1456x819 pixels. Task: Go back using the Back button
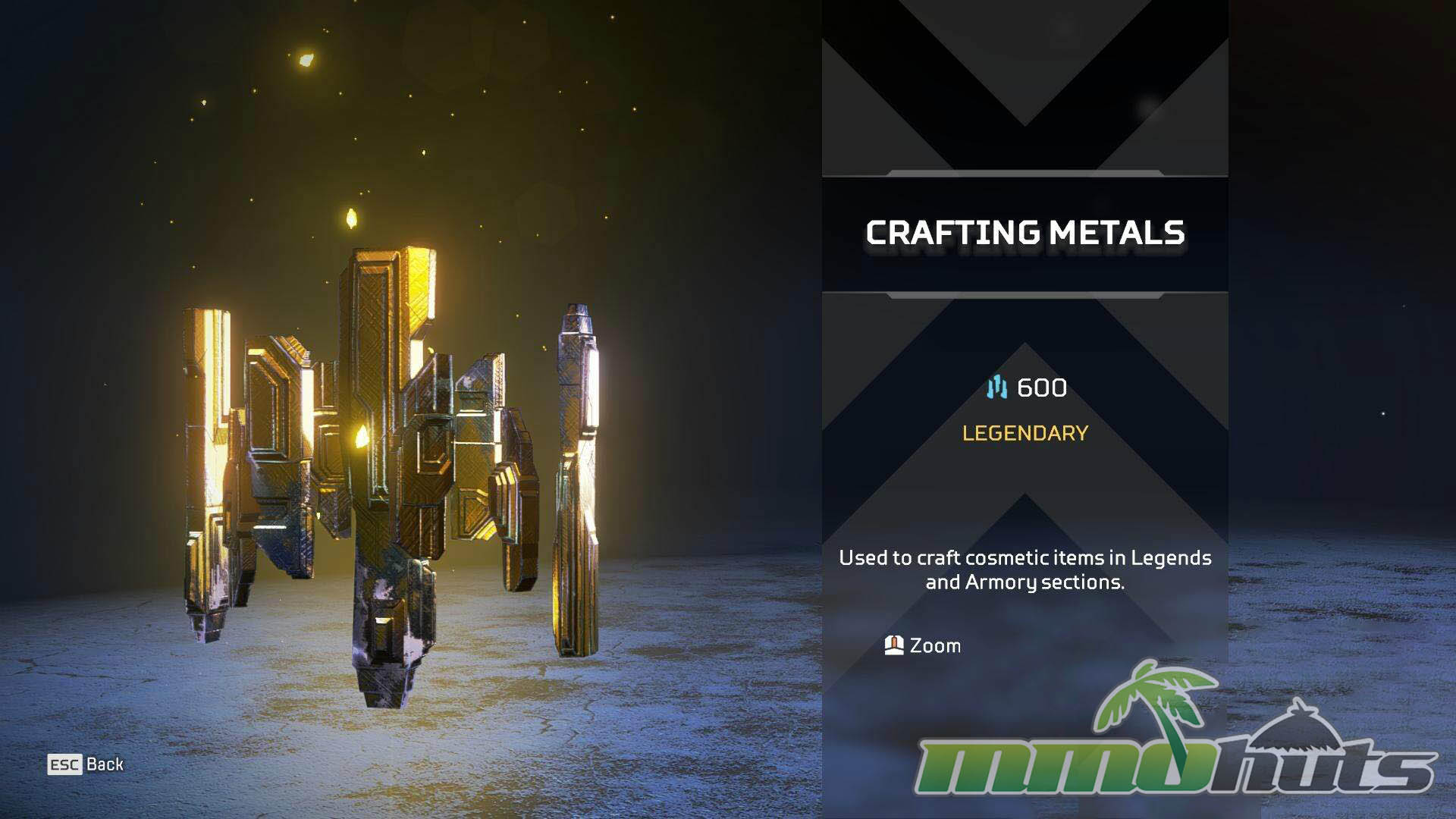pyautogui.click(x=86, y=764)
